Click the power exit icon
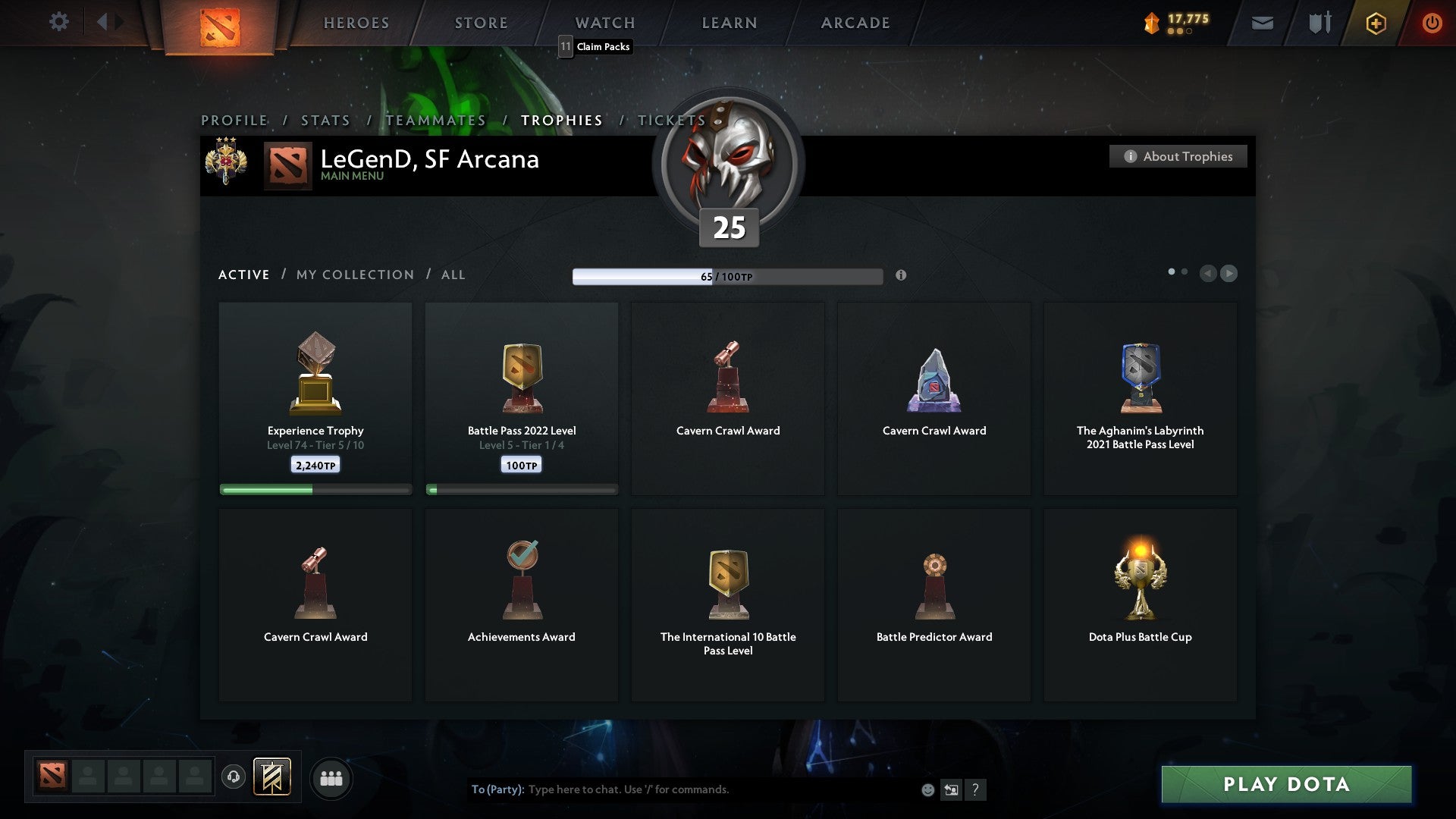 click(x=1432, y=23)
